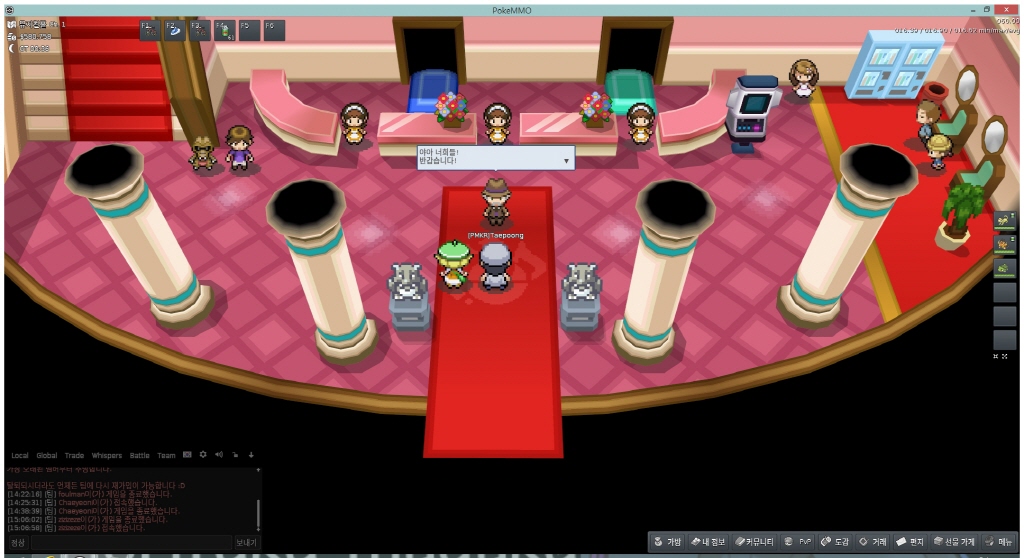Close the PokeMMO window
The height and width of the screenshot is (558, 1024).
pos(1012,8)
